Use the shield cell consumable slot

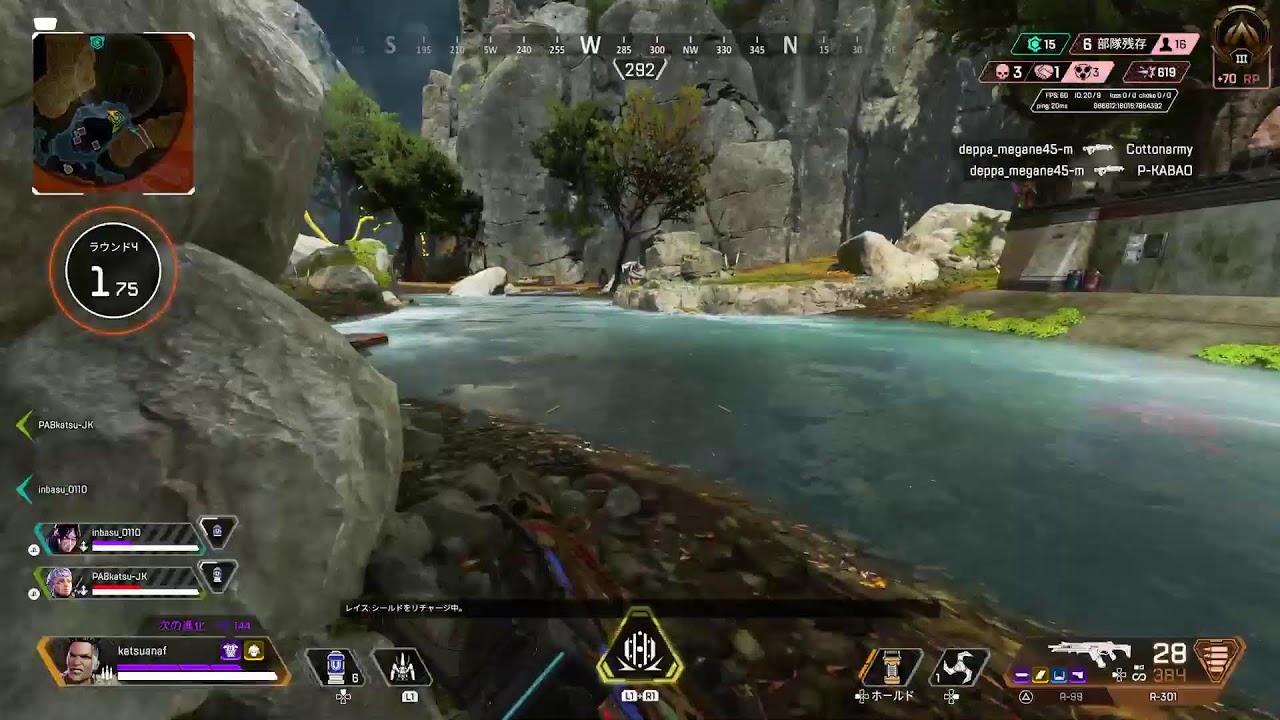[337, 667]
